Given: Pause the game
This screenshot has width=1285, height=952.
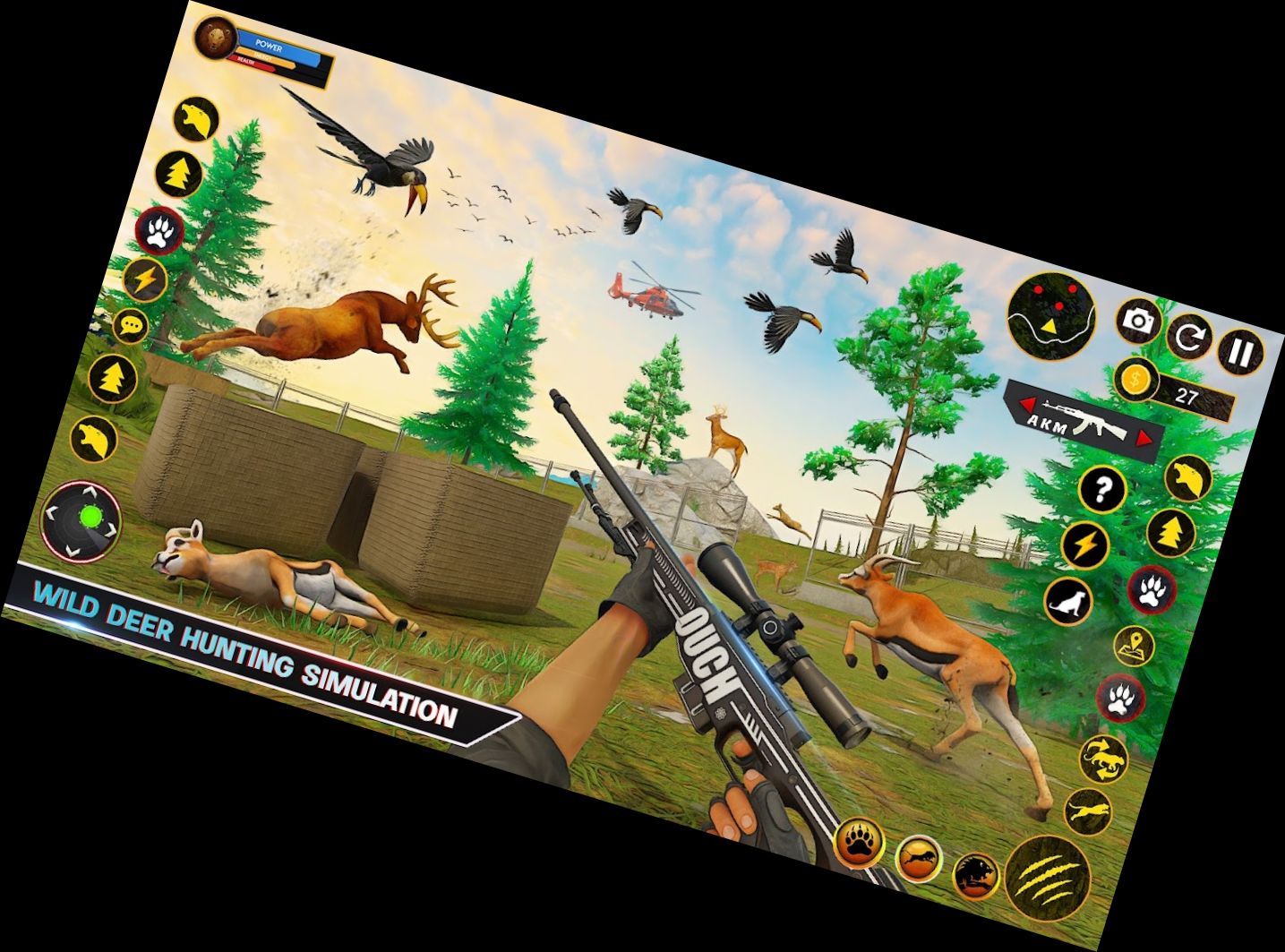Looking at the screenshot, I should coord(1240,352).
